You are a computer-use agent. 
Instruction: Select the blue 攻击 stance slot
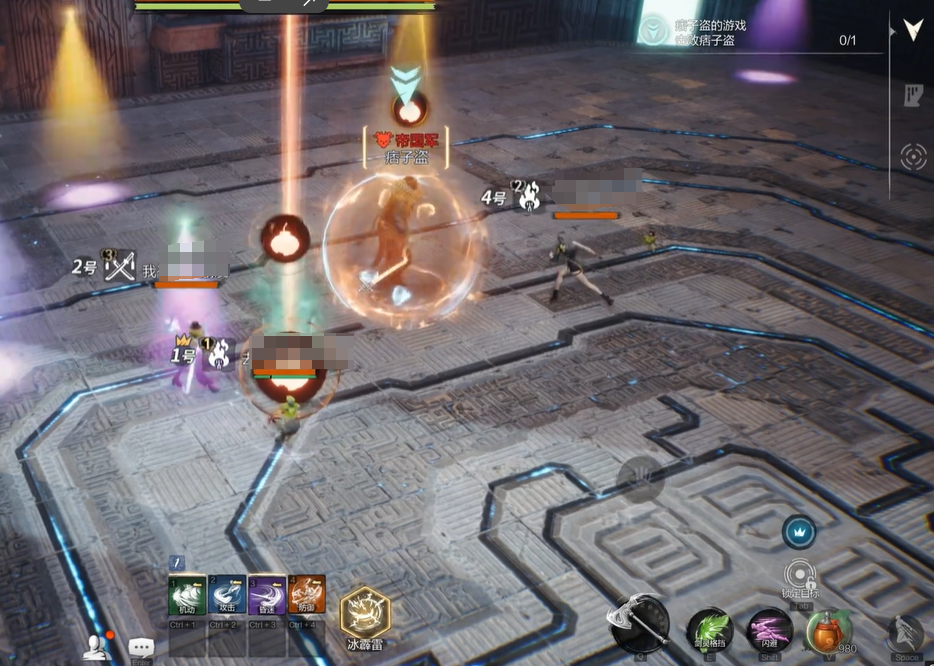point(228,596)
